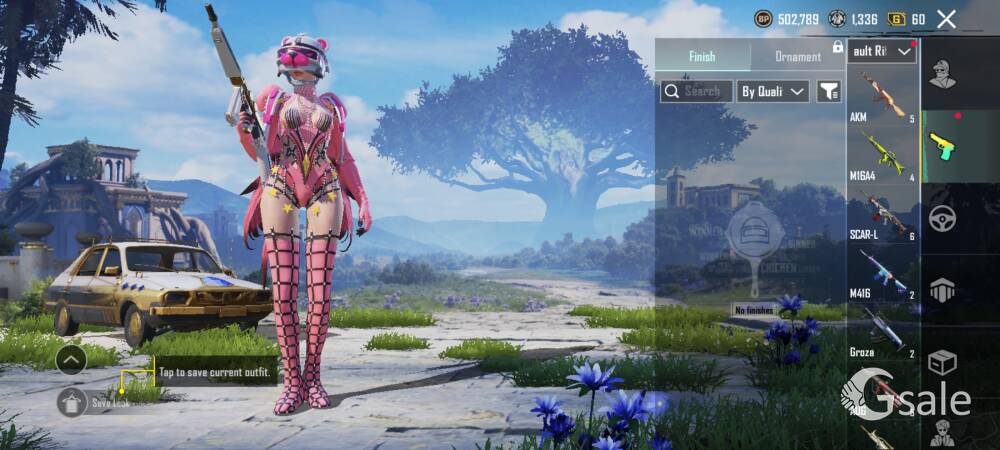Screen dimensions: 1000x450
Task: Open the crate box category
Action: pyautogui.click(x=942, y=362)
